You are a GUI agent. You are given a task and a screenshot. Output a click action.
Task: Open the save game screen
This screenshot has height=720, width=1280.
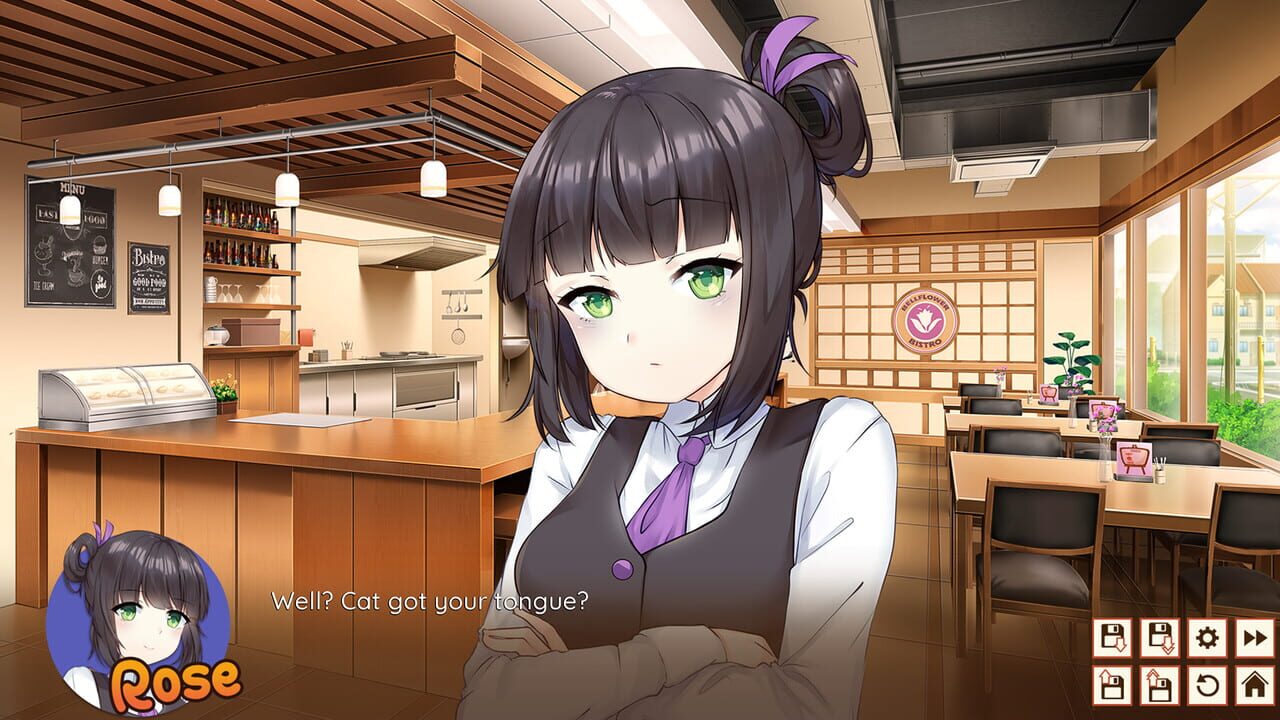[x=1113, y=637]
